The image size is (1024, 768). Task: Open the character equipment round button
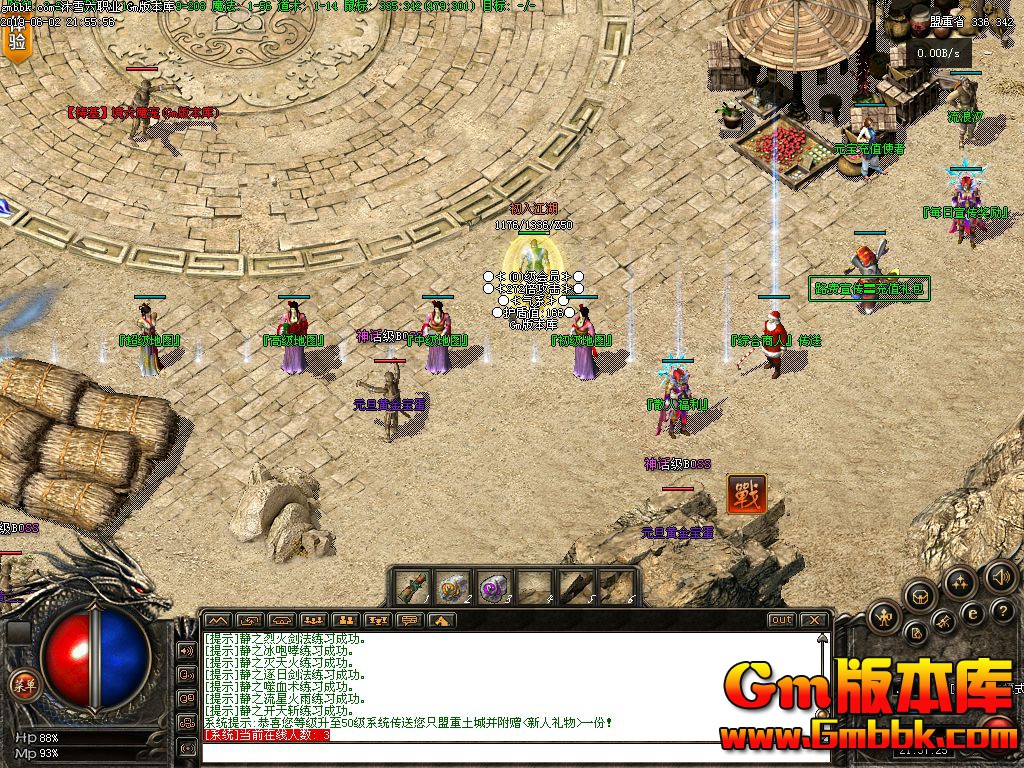click(x=885, y=616)
